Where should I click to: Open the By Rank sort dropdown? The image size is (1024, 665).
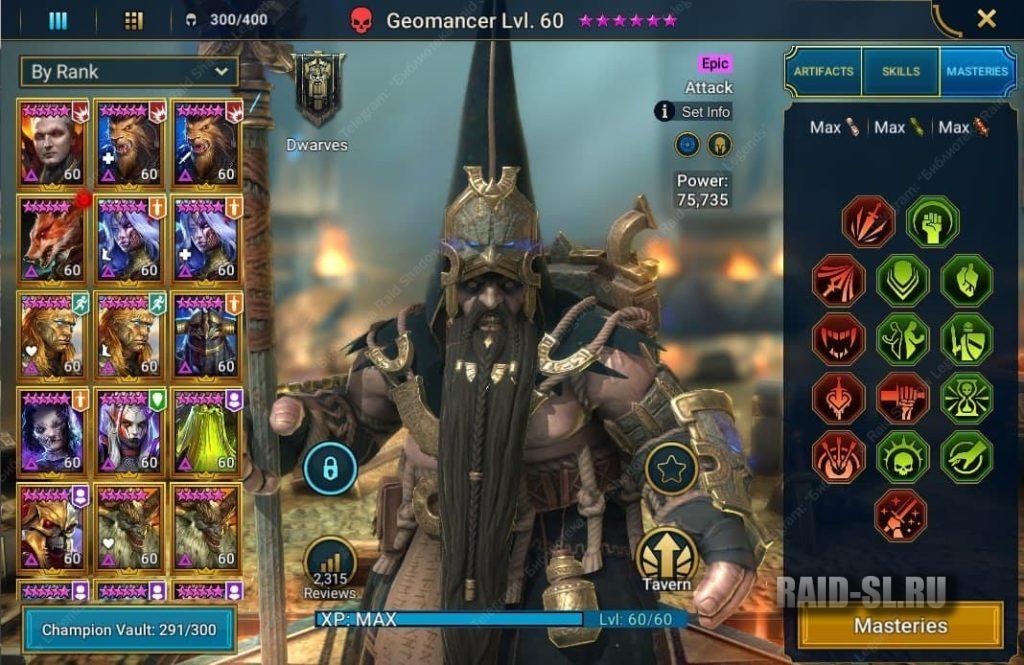129,72
